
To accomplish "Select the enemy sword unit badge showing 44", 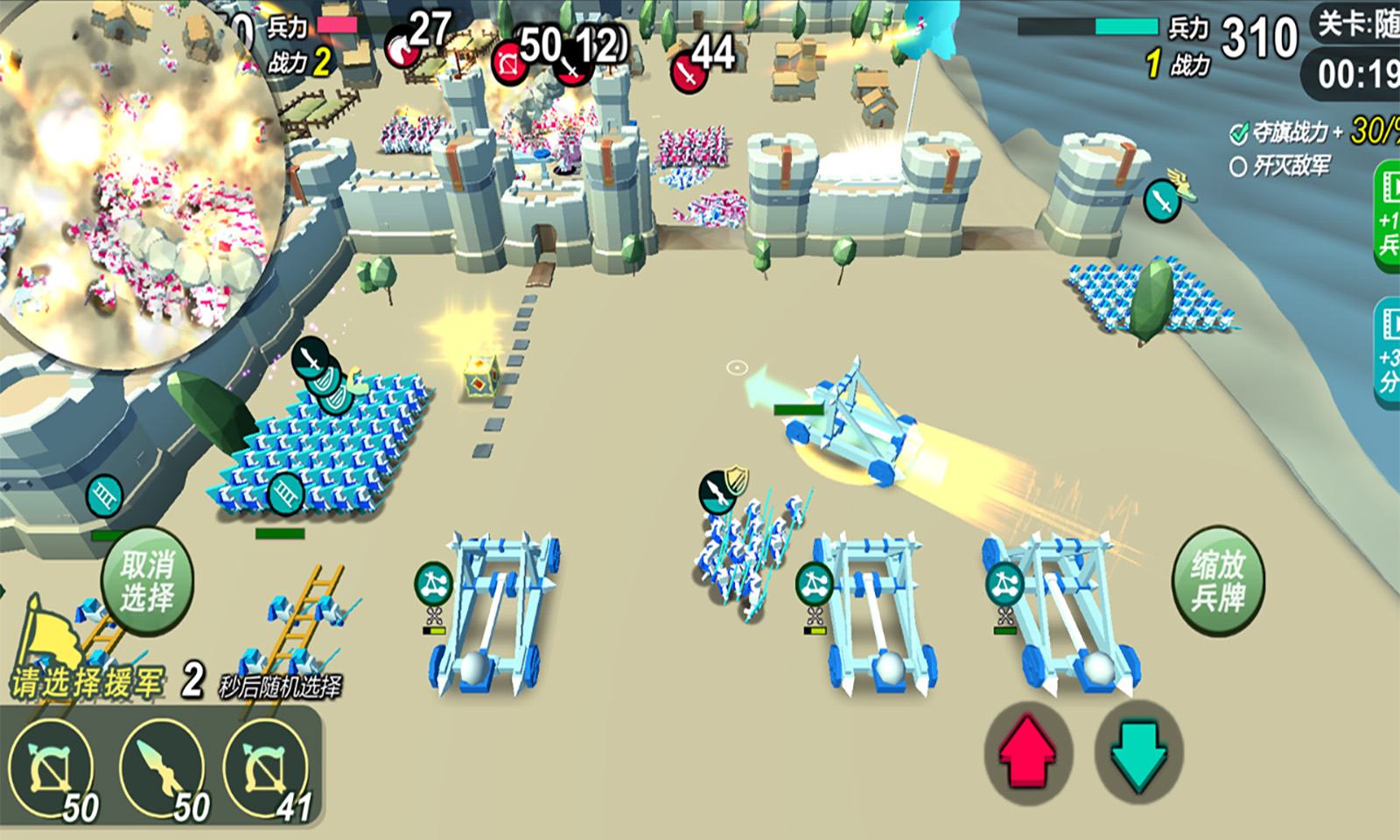I will point(689,73).
